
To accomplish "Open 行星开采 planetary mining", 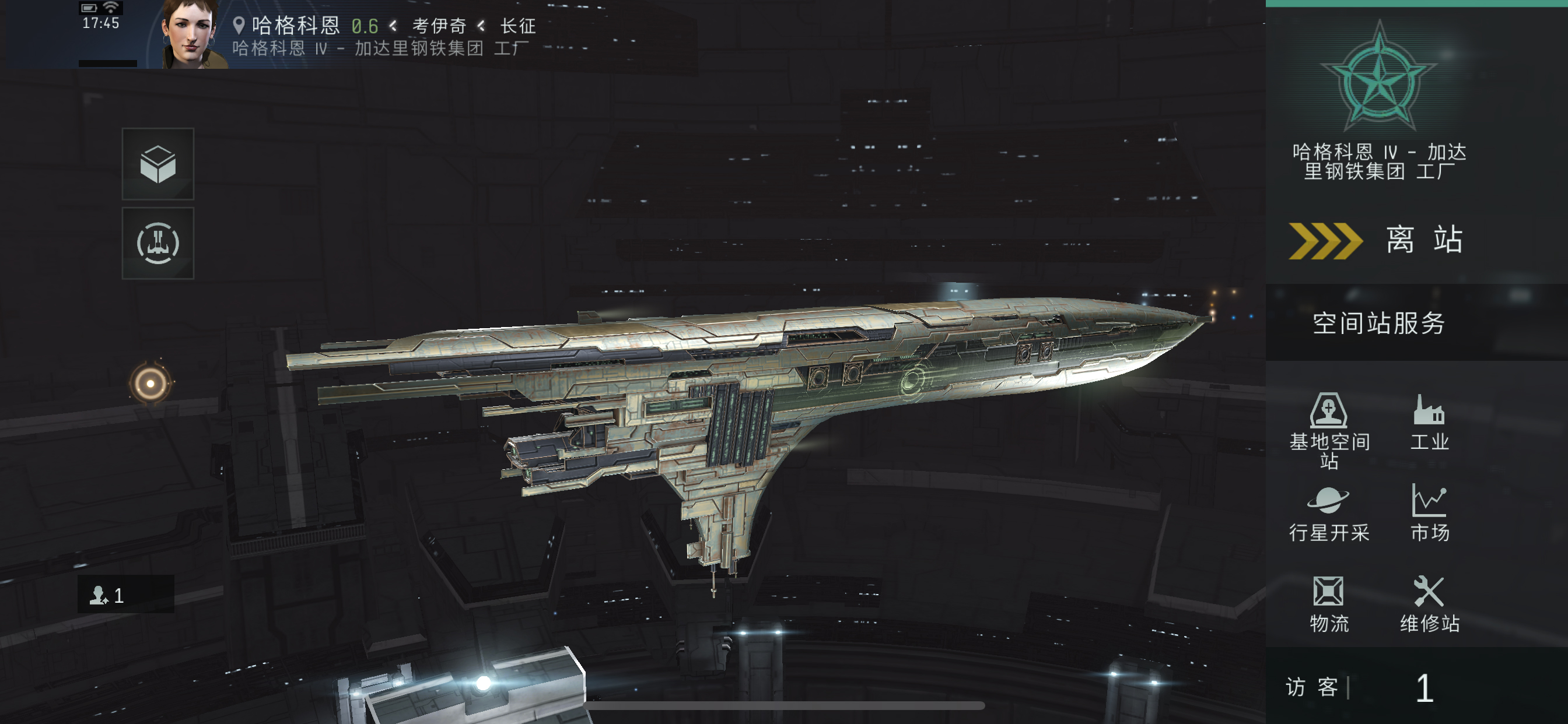I will [1329, 514].
